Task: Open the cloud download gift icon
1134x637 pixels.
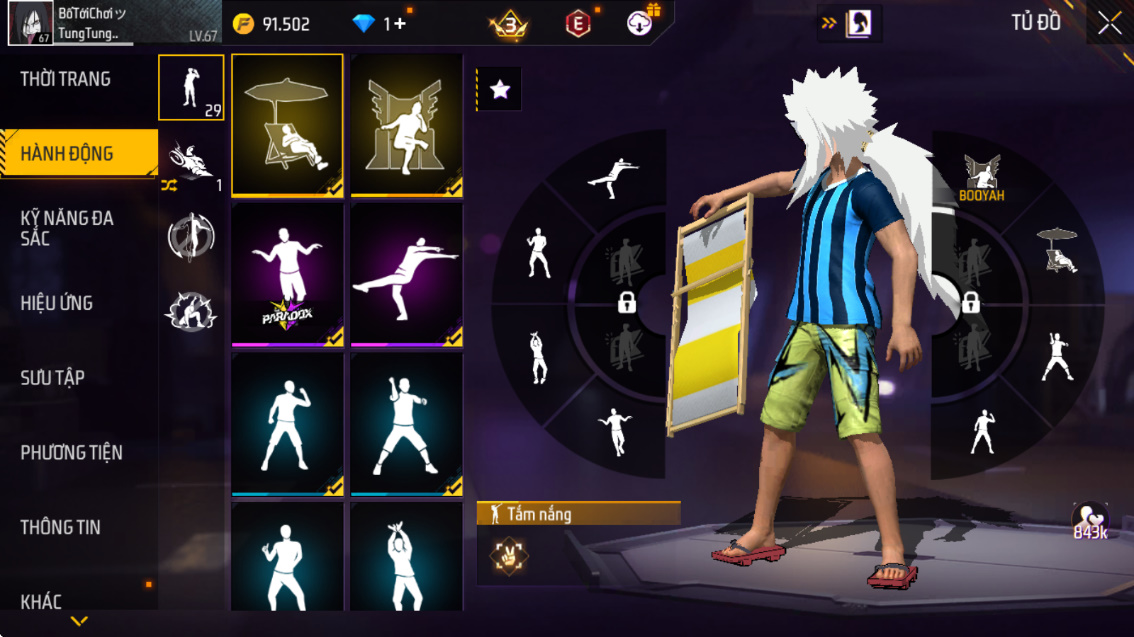Action: pyautogui.click(x=642, y=23)
